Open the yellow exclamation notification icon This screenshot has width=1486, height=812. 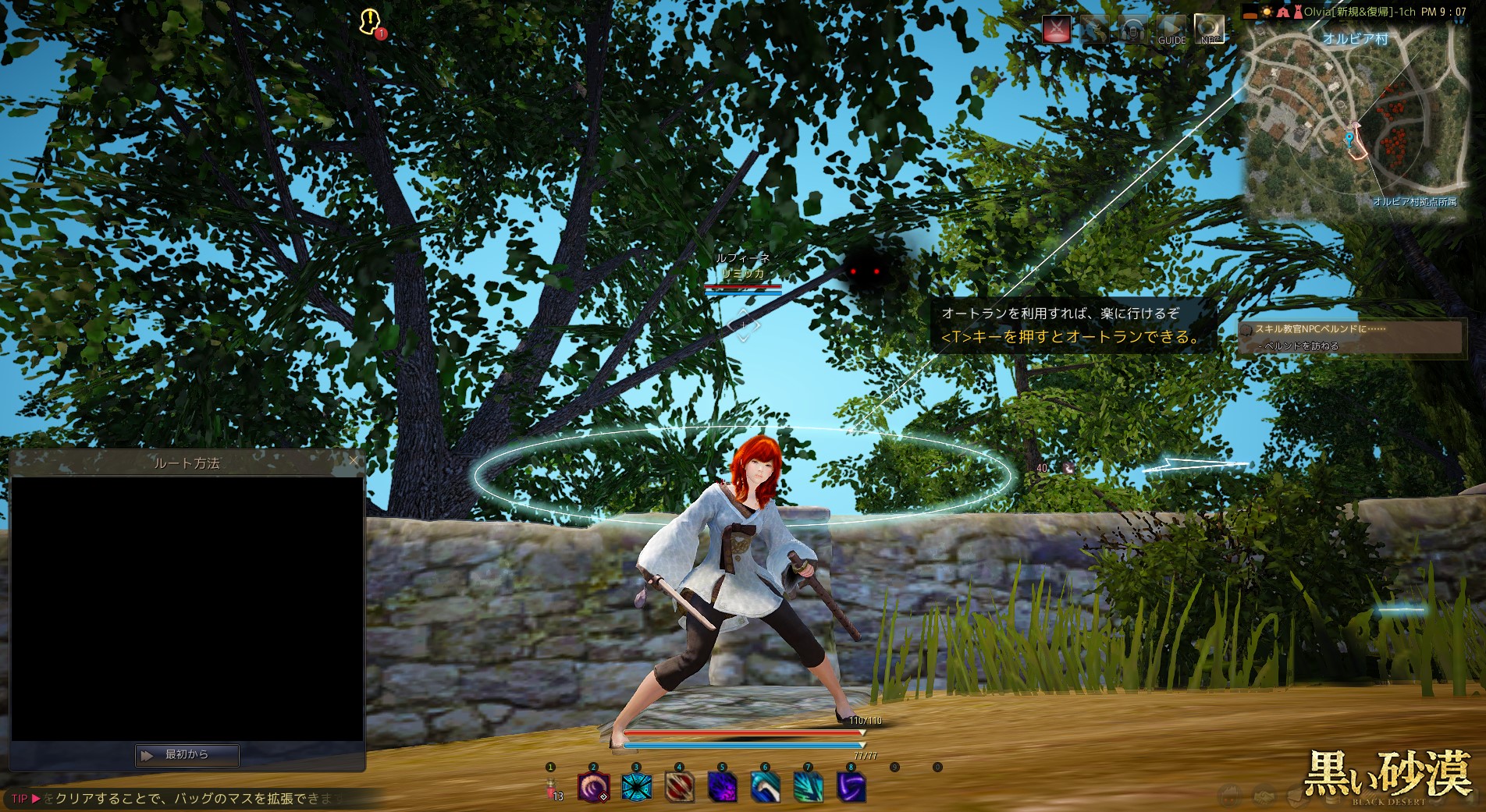click(x=370, y=21)
